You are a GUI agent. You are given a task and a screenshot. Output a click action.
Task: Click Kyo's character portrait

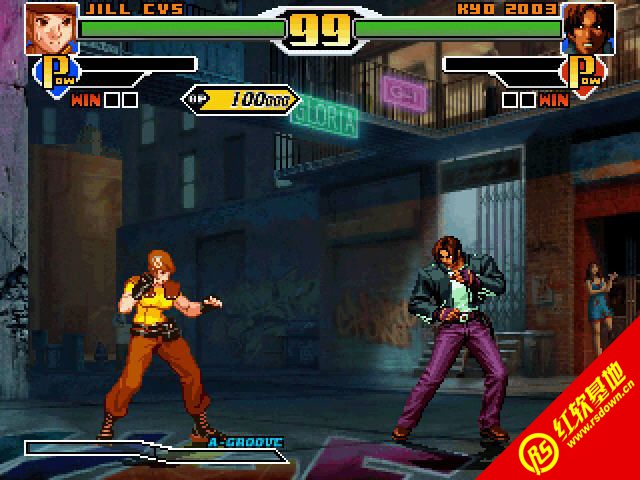coord(587,27)
